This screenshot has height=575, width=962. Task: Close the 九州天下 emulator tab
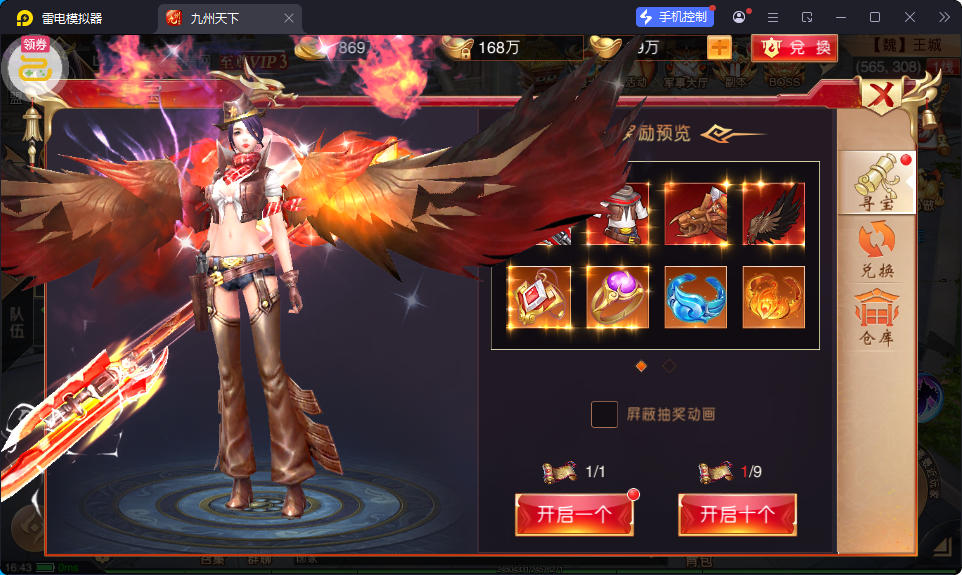[289, 18]
